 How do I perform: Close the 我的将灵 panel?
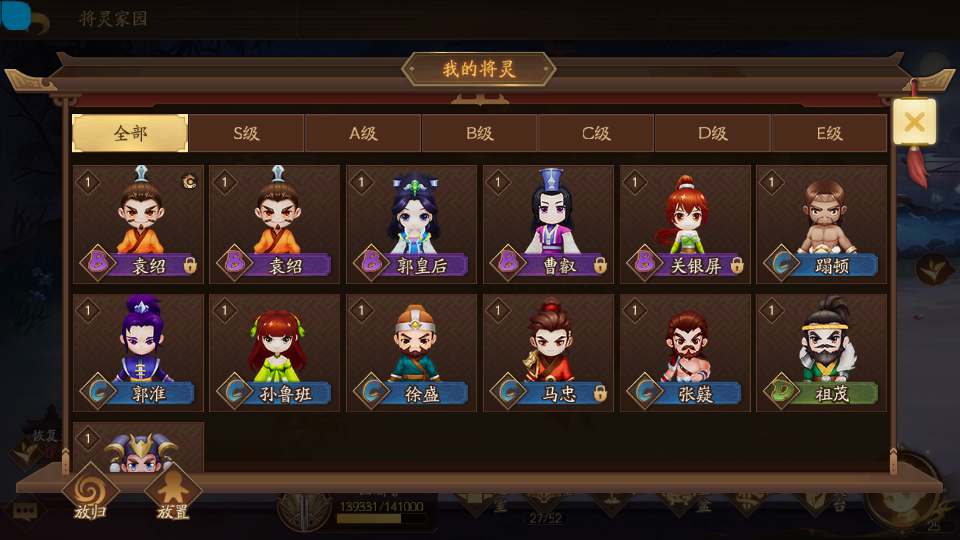(x=914, y=122)
